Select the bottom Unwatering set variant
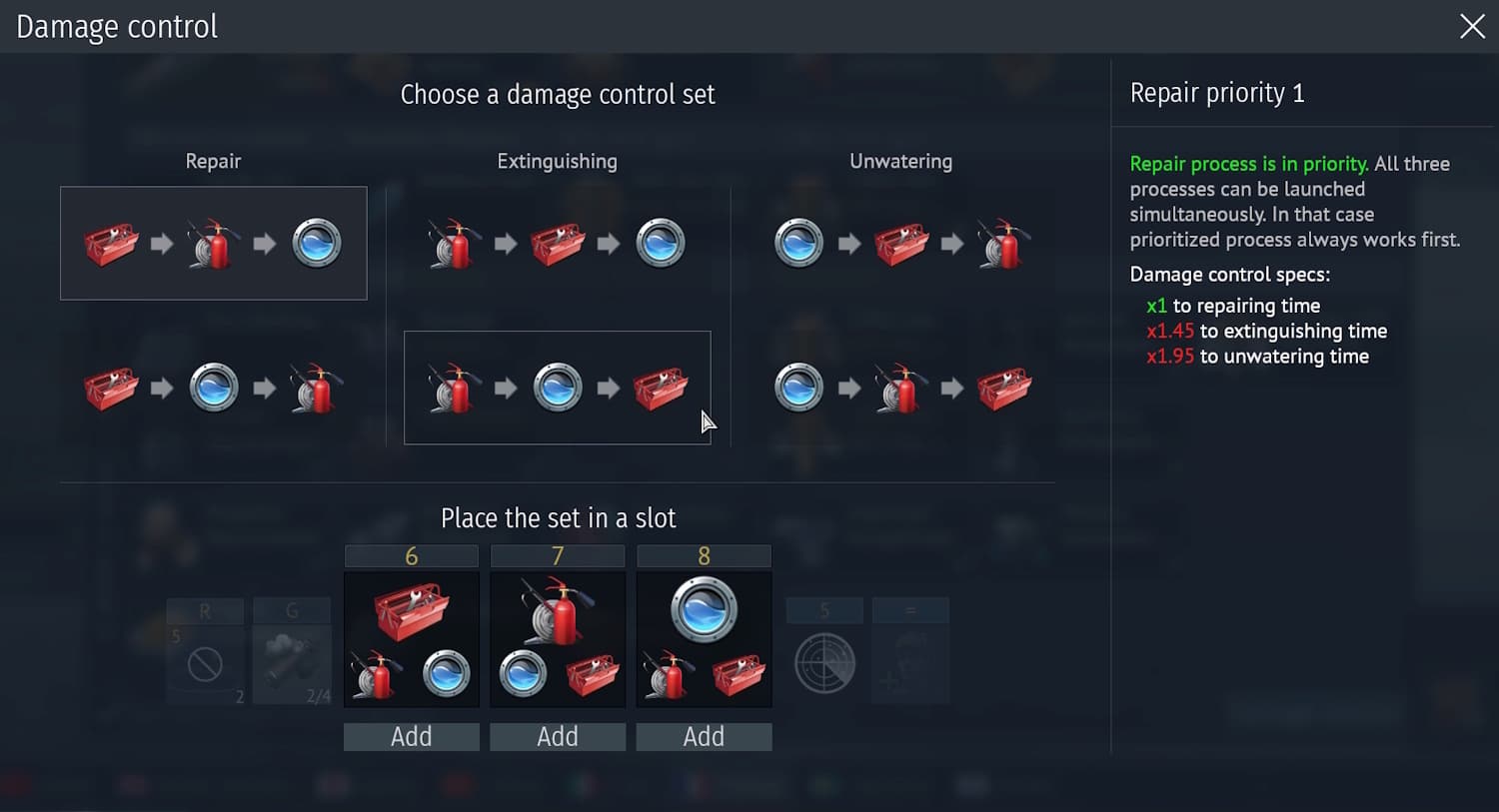Screen dimensions: 1499x812 (900, 388)
